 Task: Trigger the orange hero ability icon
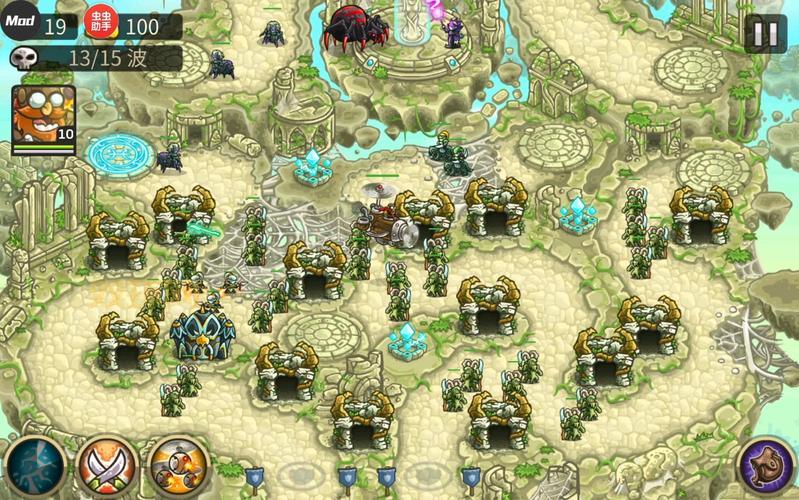click(178, 466)
